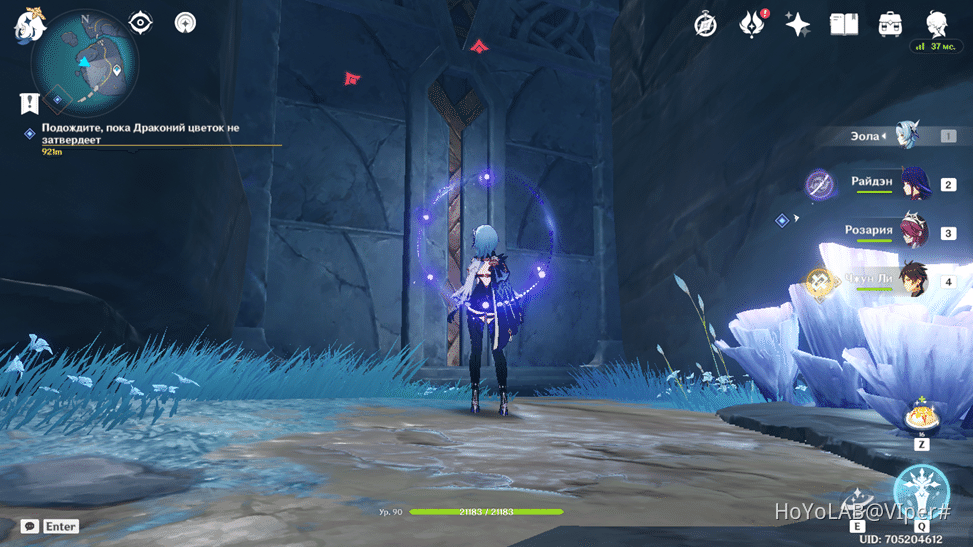Activate the eye-shaped elemental sight icon
Viewport: 973px width, 547px height.
140,23
